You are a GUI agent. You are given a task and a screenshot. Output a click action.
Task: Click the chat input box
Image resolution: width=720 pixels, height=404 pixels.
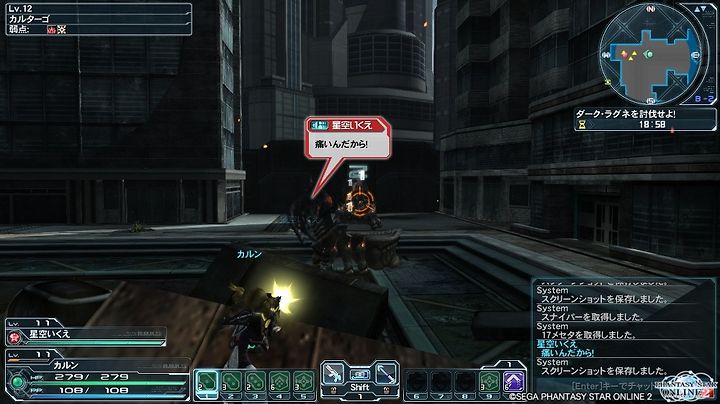coord(620,385)
